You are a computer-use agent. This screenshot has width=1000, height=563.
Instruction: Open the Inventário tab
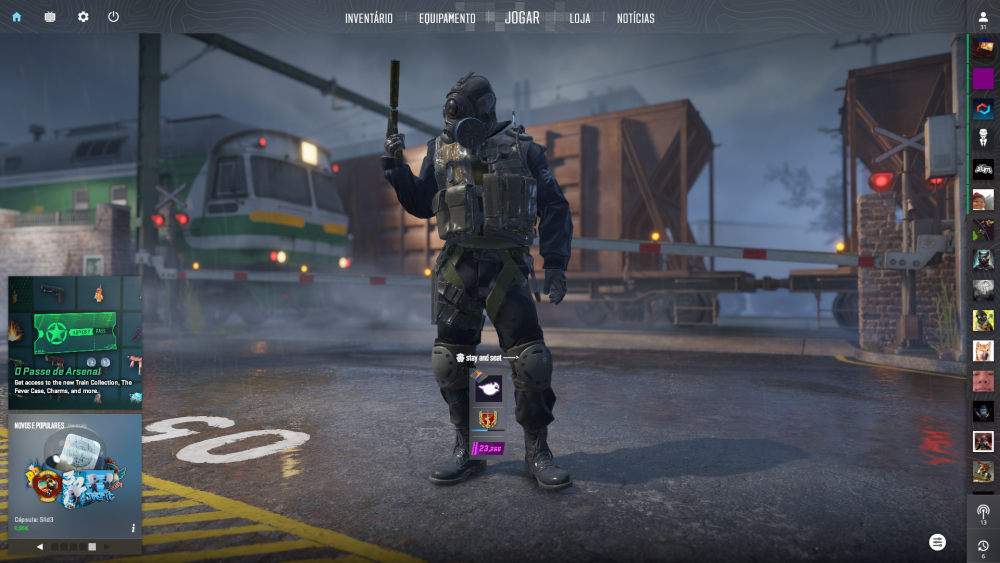tap(368, 18)
